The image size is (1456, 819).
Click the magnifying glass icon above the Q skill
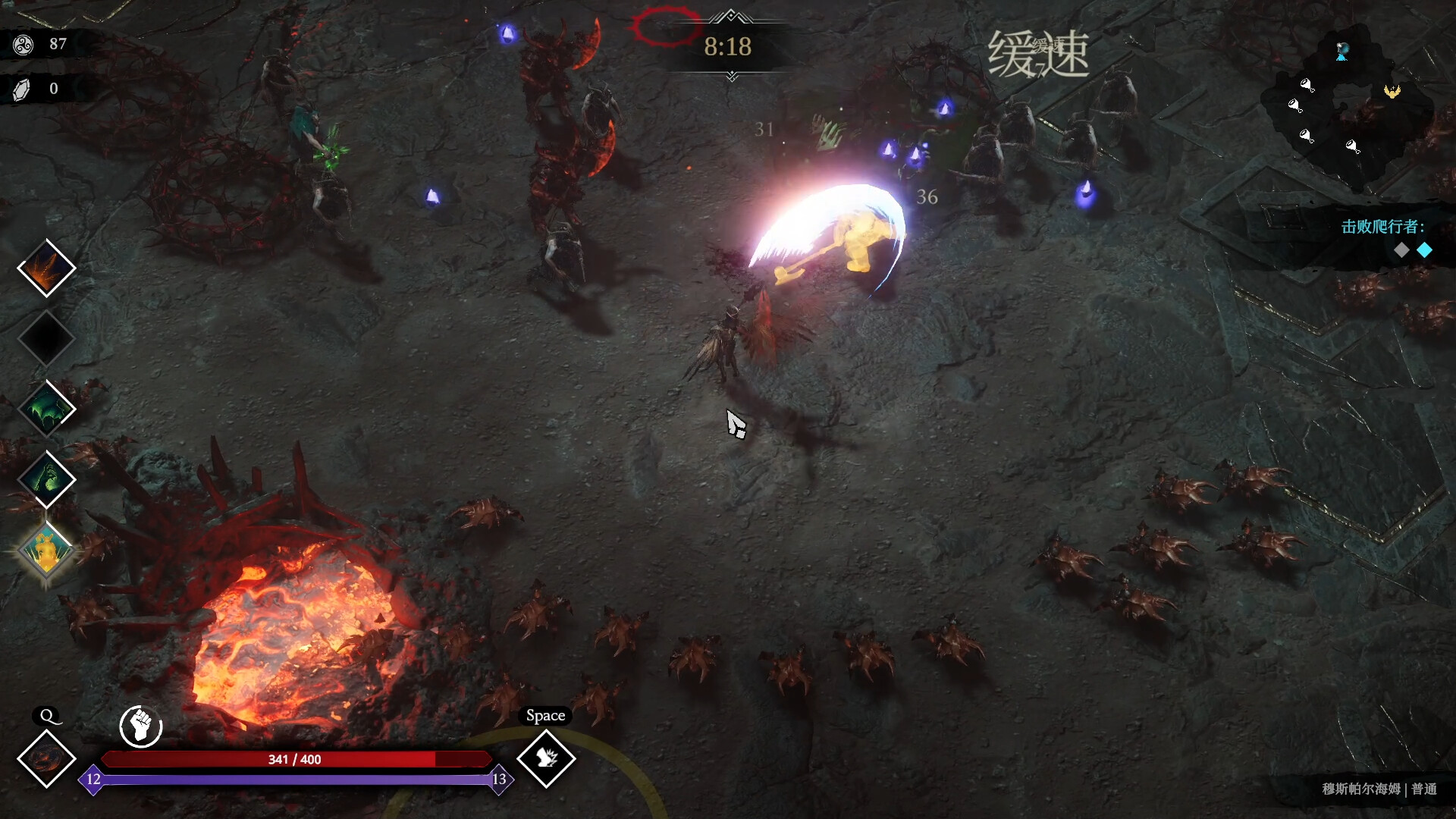point(46,716)
